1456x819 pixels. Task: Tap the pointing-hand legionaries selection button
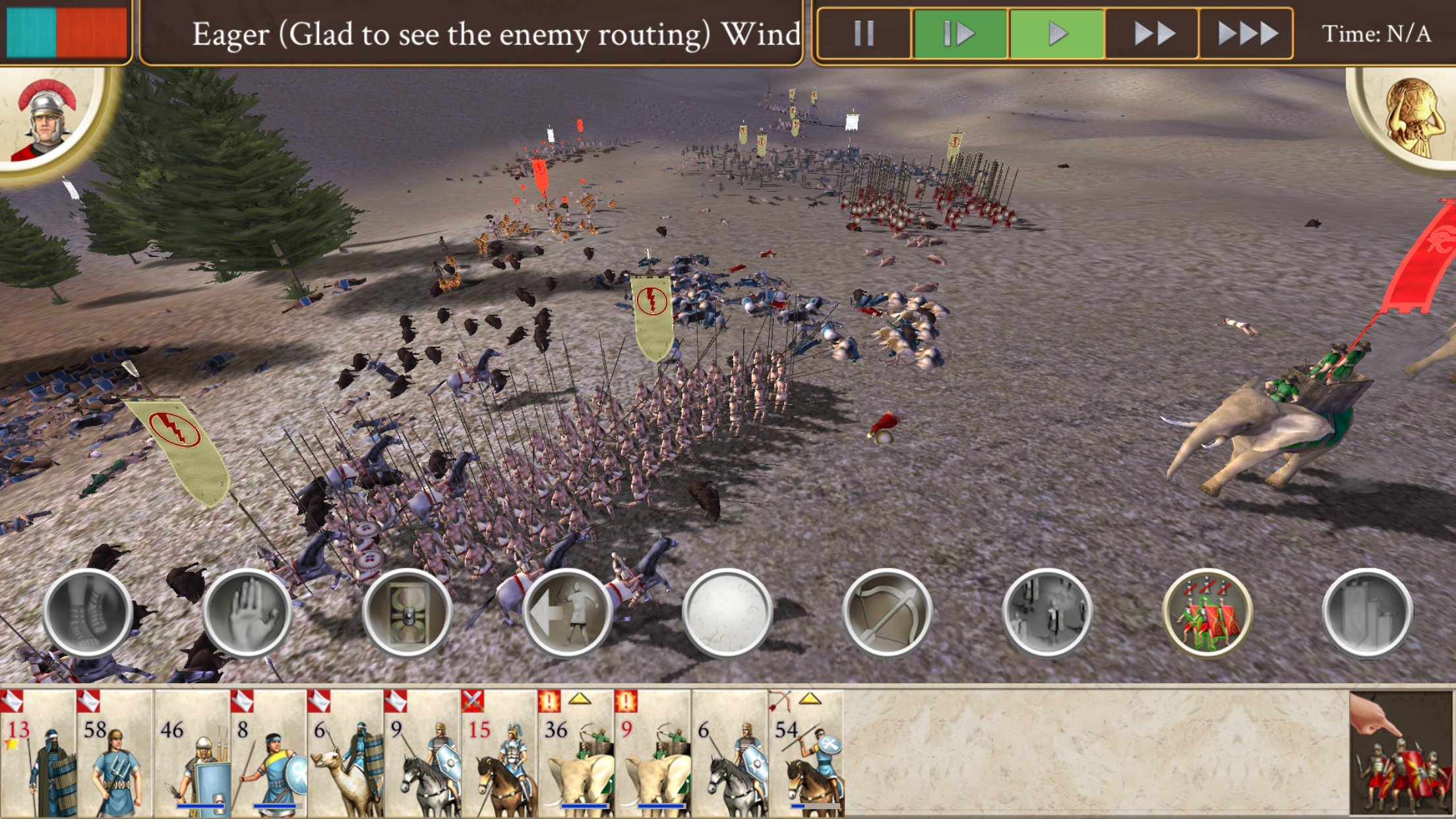[1401, 753]
